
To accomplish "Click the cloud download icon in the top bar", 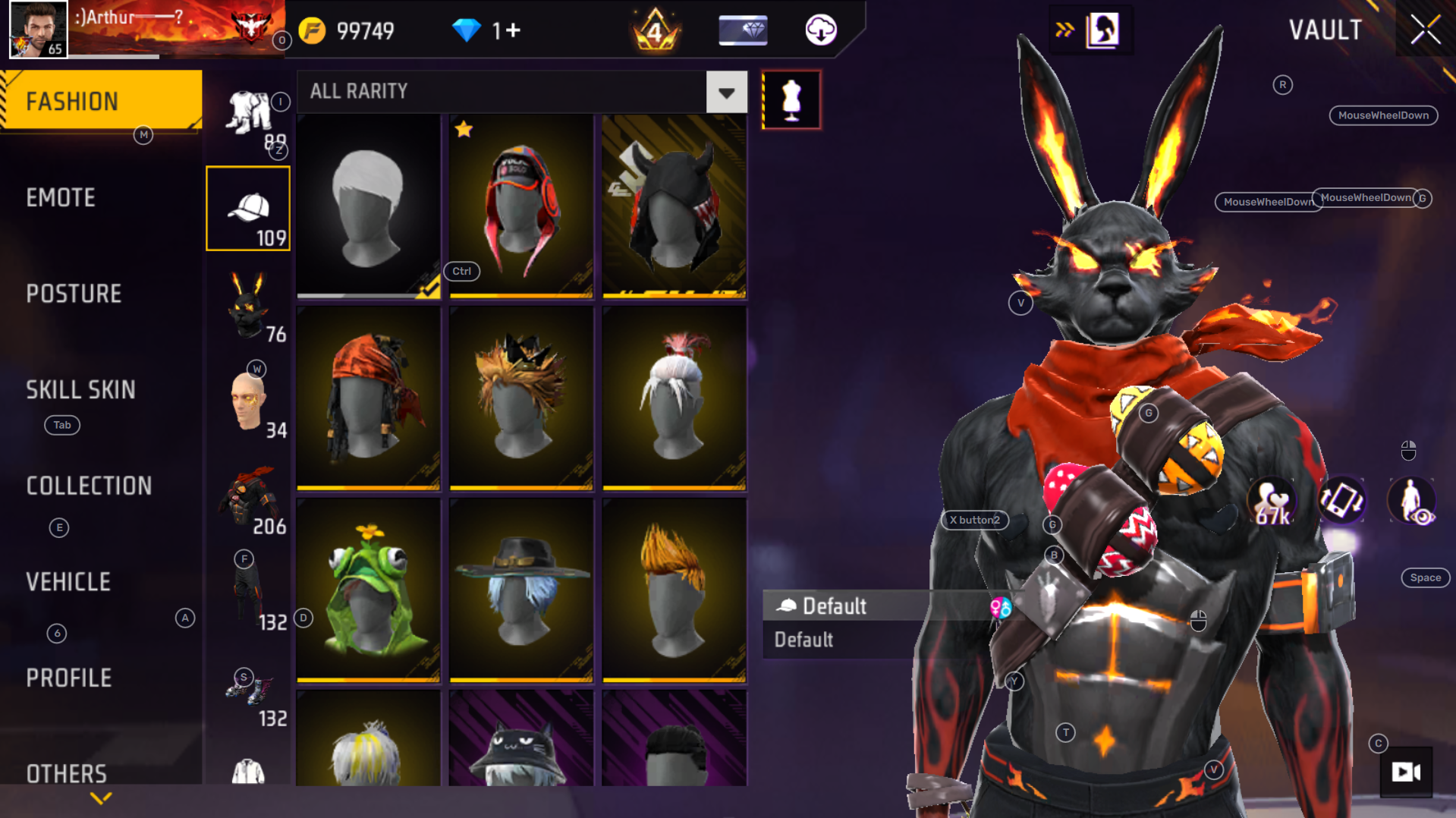I will click(x=822, y=31).
